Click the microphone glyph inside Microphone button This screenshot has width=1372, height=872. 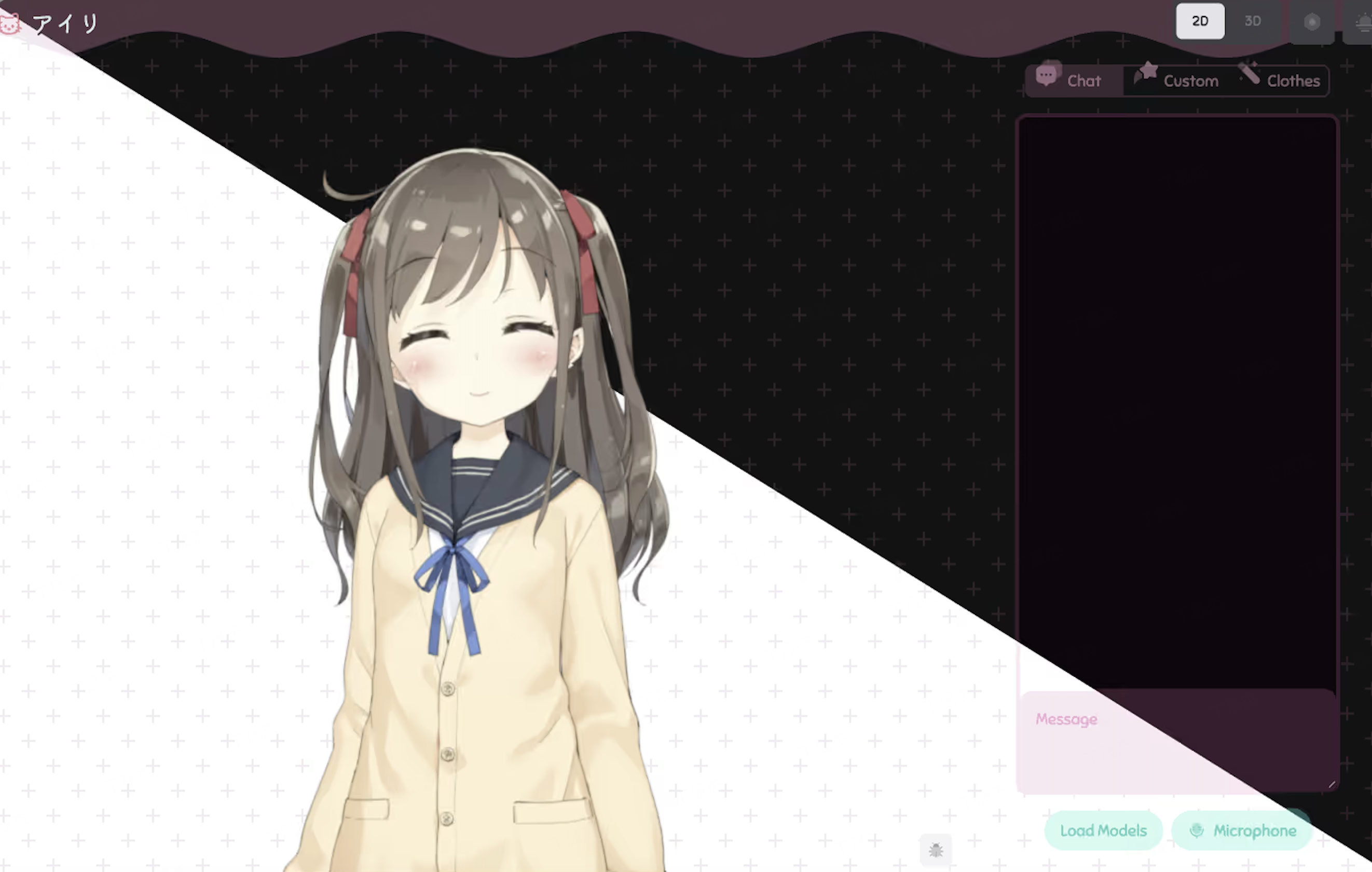coord(1197,830)
